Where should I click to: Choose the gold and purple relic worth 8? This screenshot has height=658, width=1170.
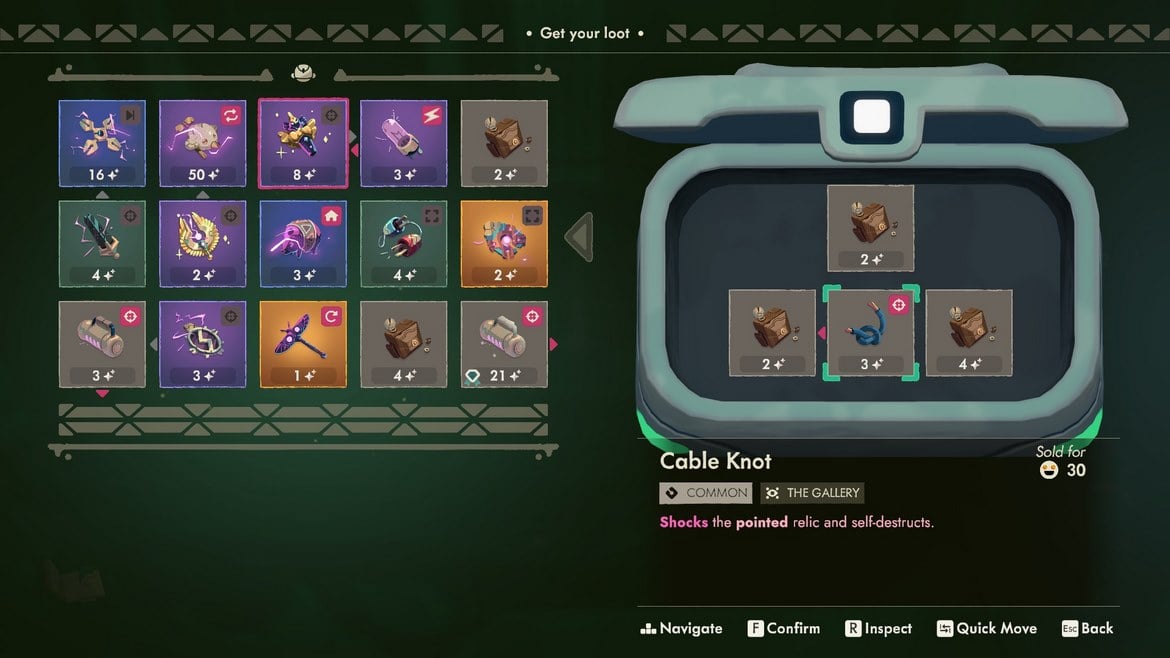pos(303,143)
